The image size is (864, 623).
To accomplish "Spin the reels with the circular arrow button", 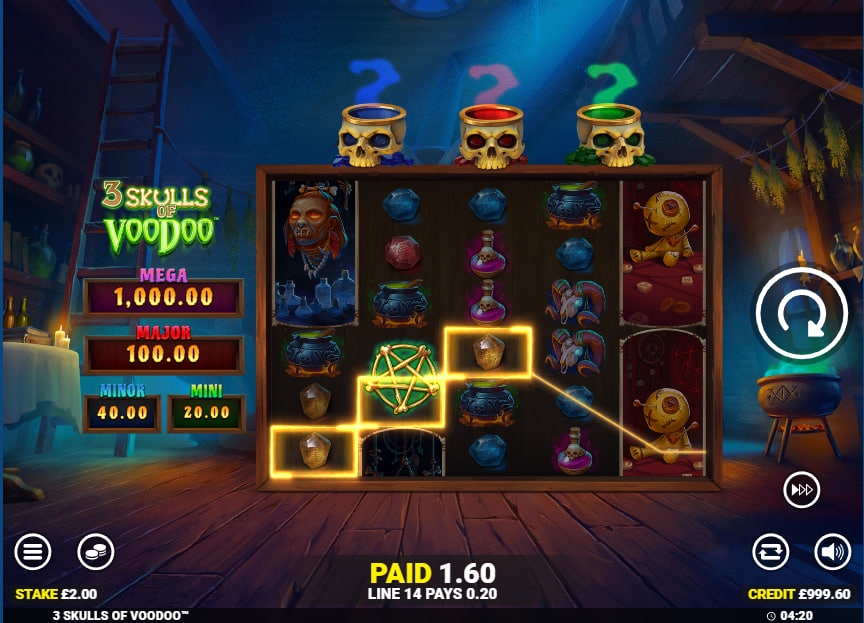I will pos(803,316).
